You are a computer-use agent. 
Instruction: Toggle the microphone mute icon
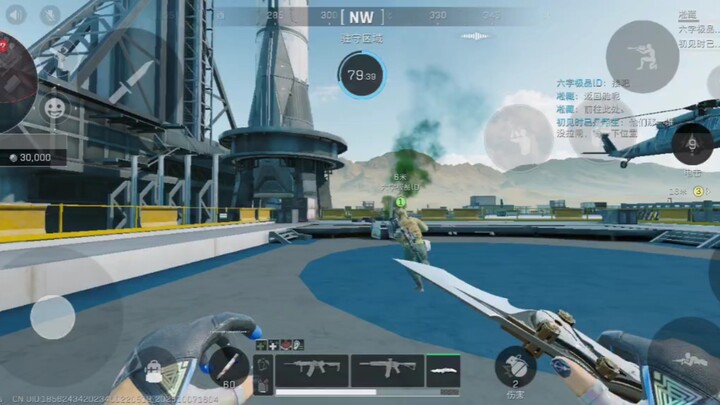50,14
